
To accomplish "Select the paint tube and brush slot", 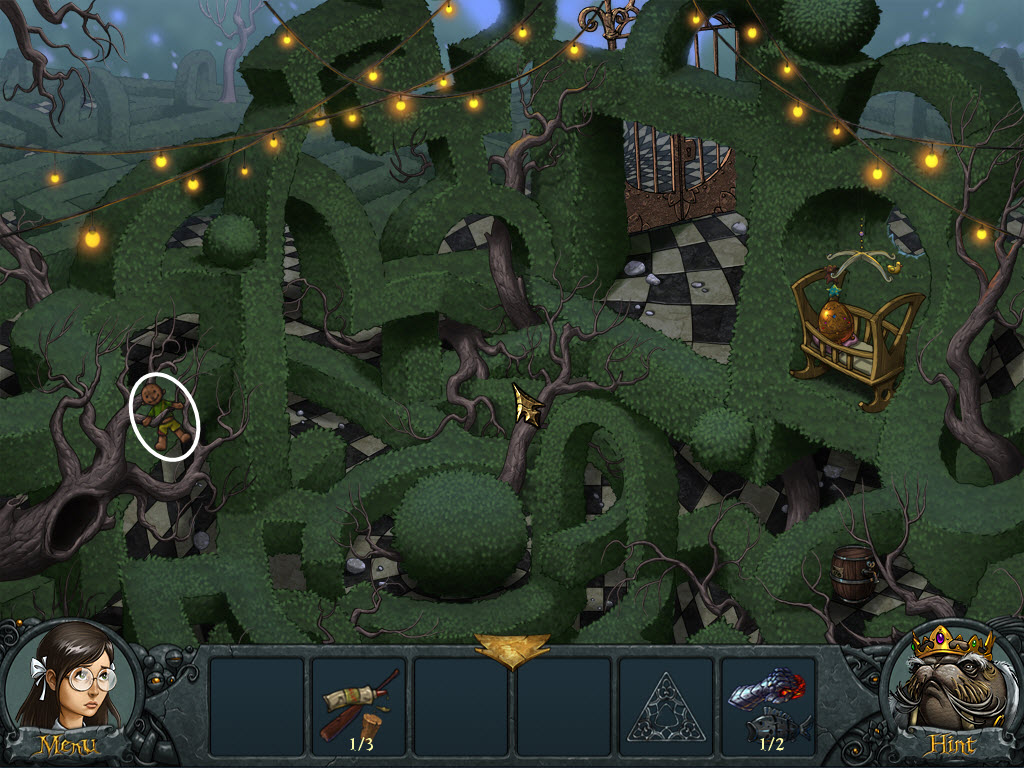I will point(358,706).
